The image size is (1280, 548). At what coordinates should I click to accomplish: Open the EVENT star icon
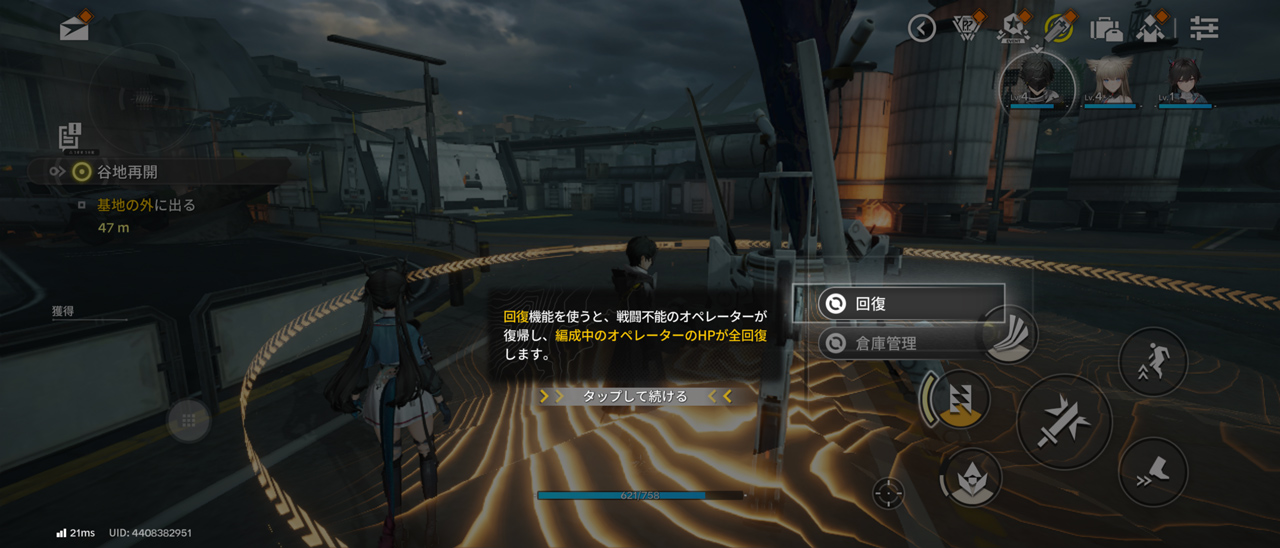point(1012,28)
